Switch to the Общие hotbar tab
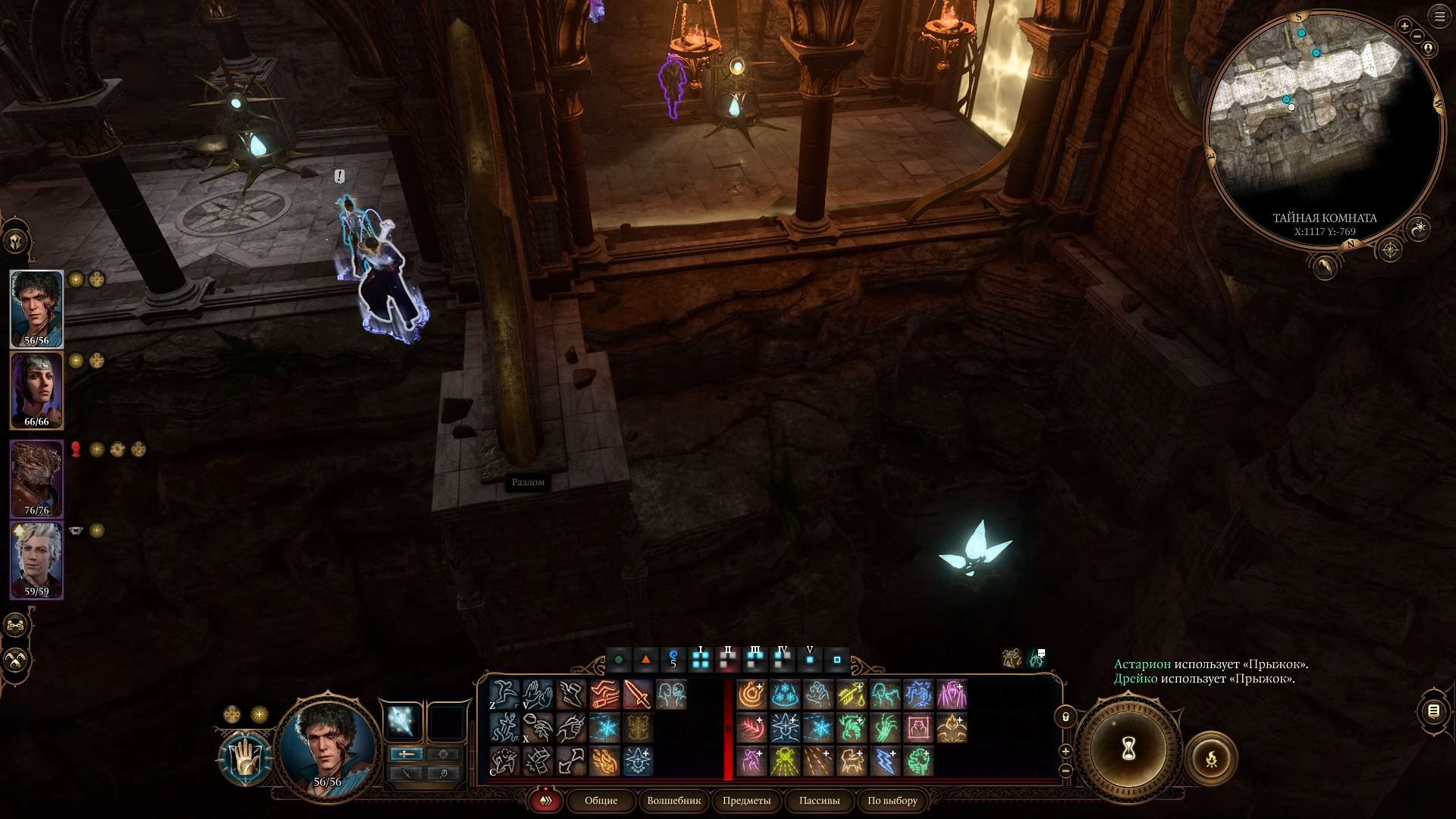Image resolution: width=1456 pixels, height=819 pixels. pyautogui.click(x=601, y=801)
